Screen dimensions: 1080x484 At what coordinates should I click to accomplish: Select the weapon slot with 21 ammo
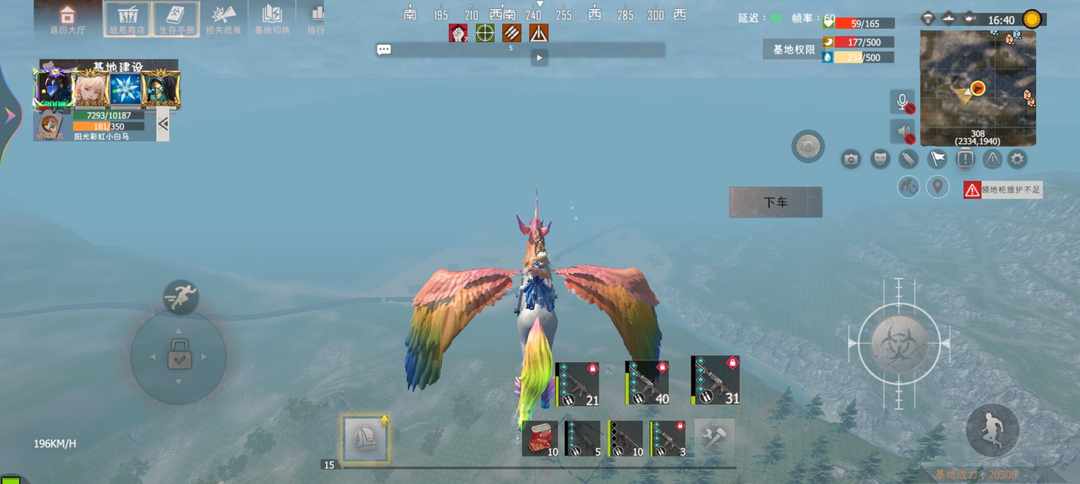[577, 385]
